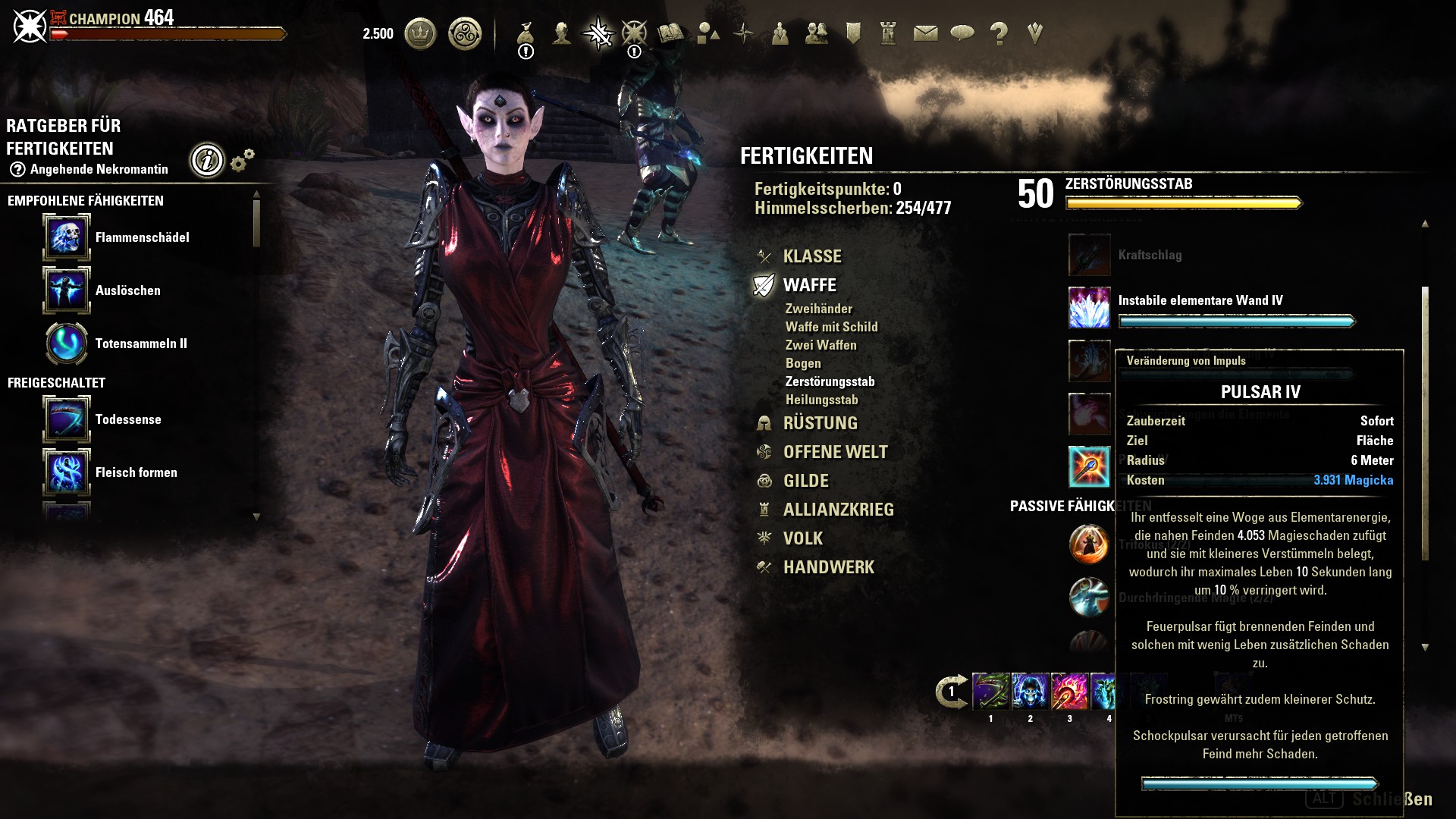The image size is (1456, 819).
Task: Open the inventory bag icon
Action: tap(526, 33)
